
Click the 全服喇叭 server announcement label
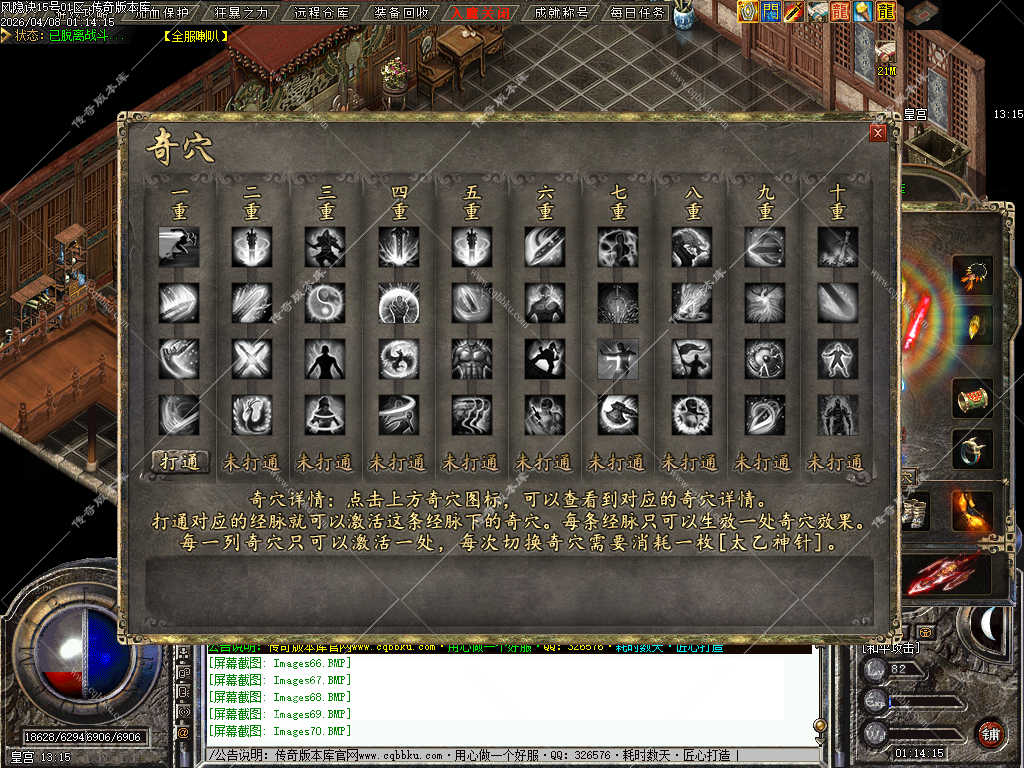point(195,35)
